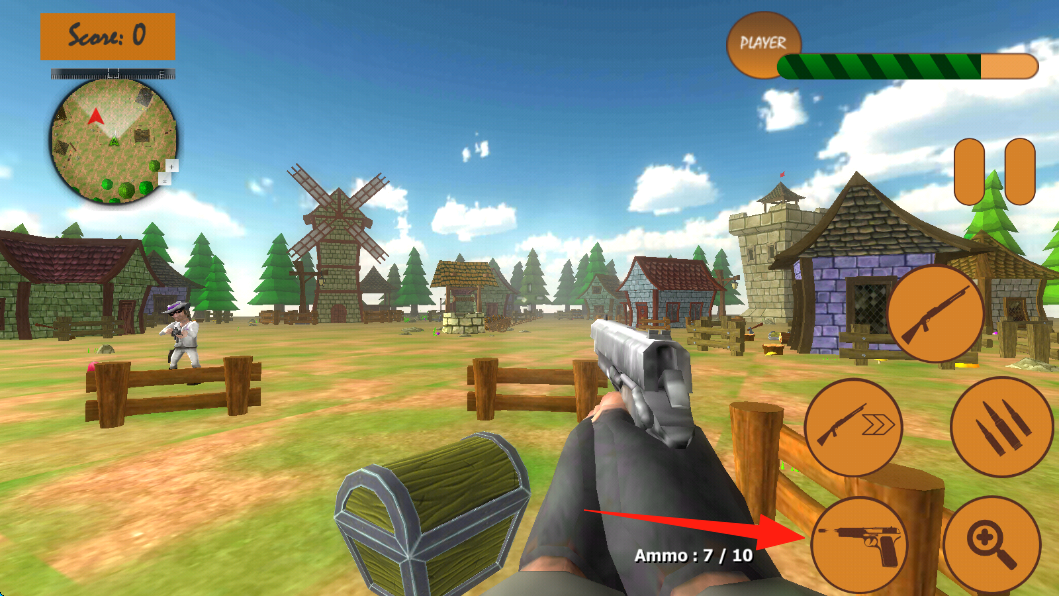
Task: Tap the three bullets button
Action: click(1001, 427)
